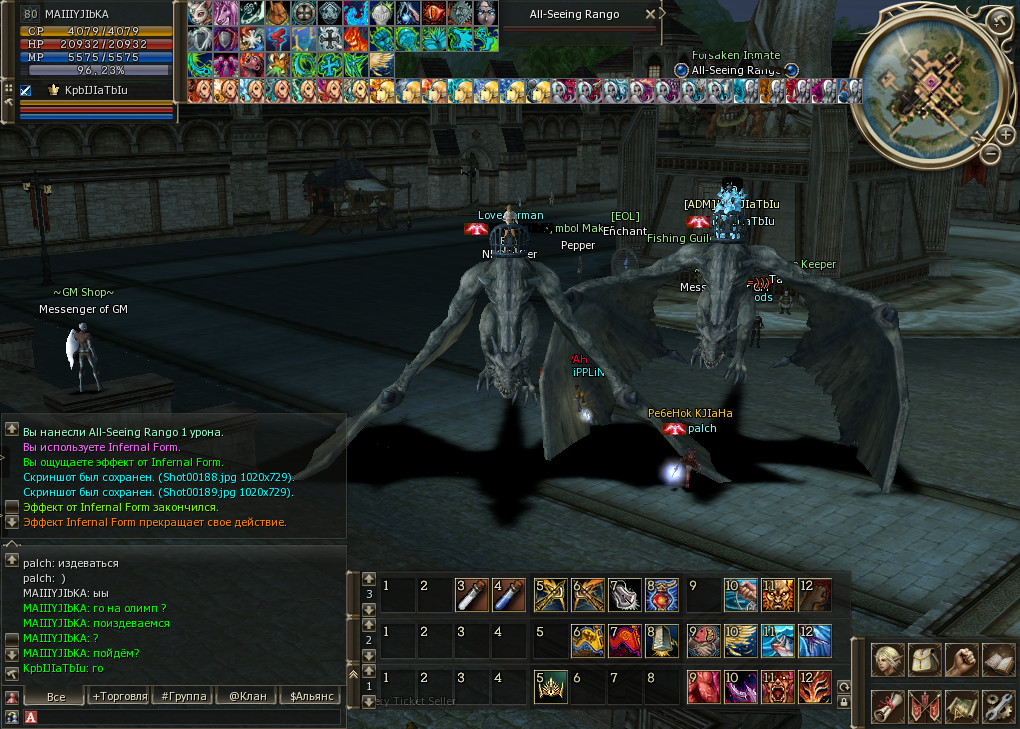
Task: Open the inventory backpack icon
Action: (x=924, y=659)
